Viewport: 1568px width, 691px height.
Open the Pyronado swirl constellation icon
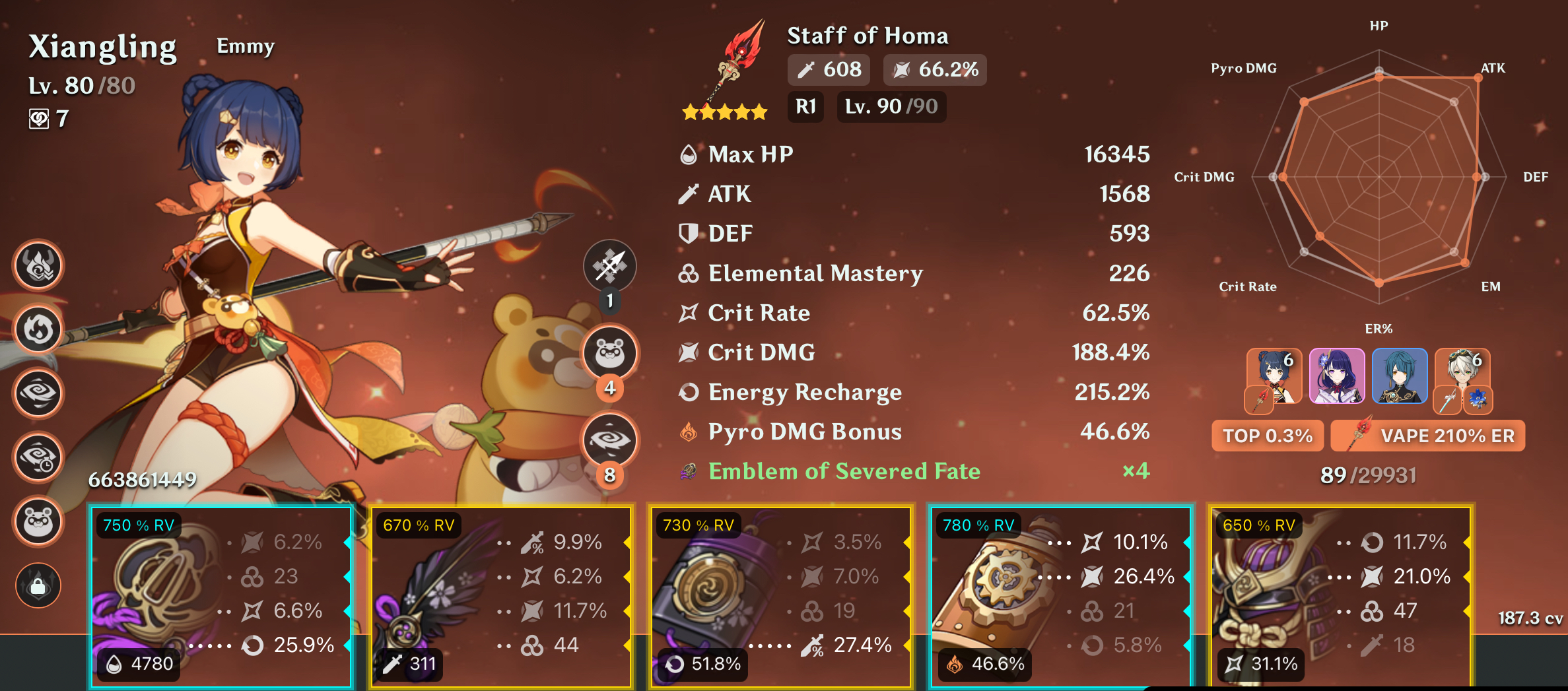tap(38, 393)
